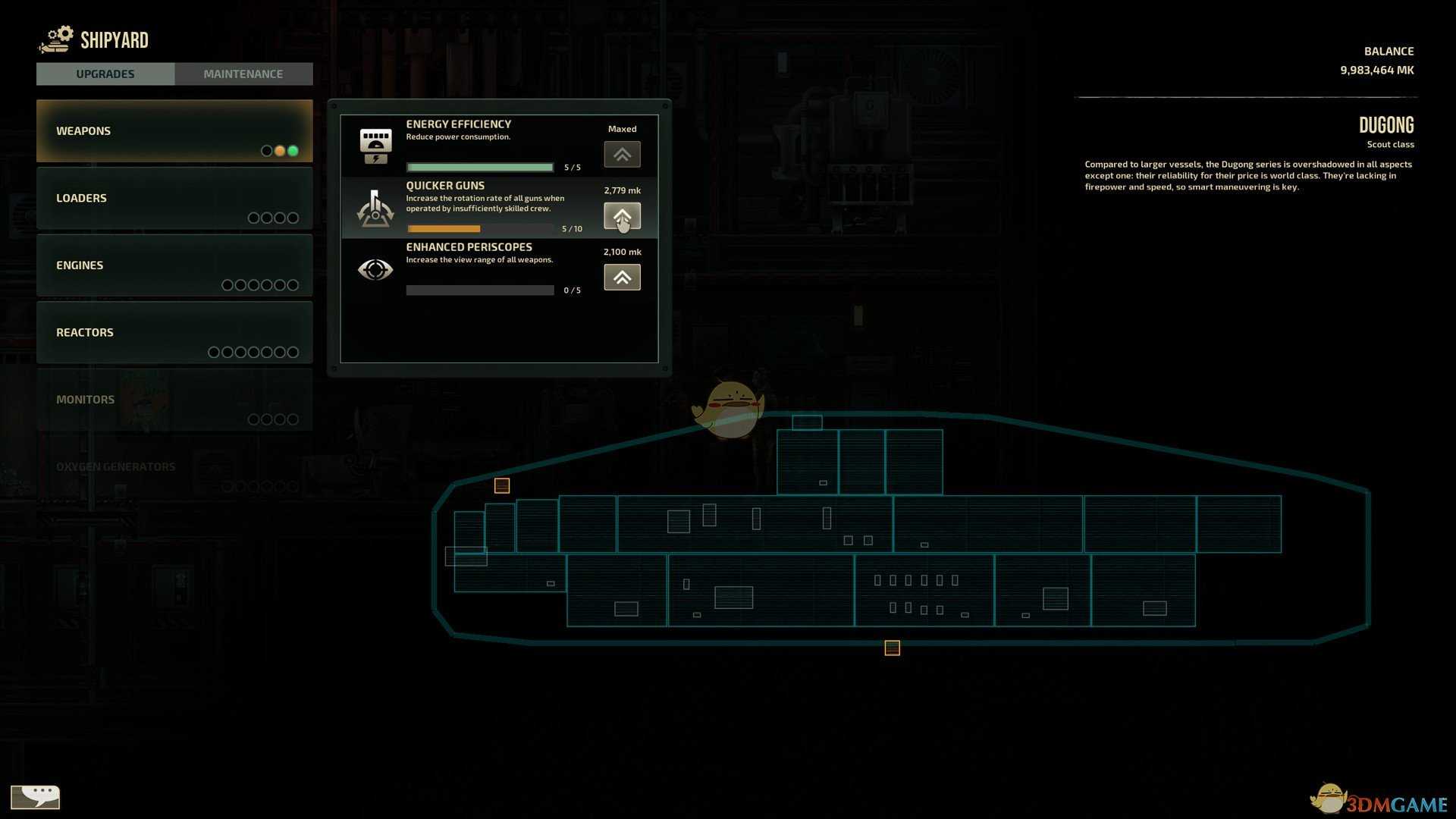Select the Reactors upgrade category
The height and width of the screenshot is (819, 1456).
(174, 332)
